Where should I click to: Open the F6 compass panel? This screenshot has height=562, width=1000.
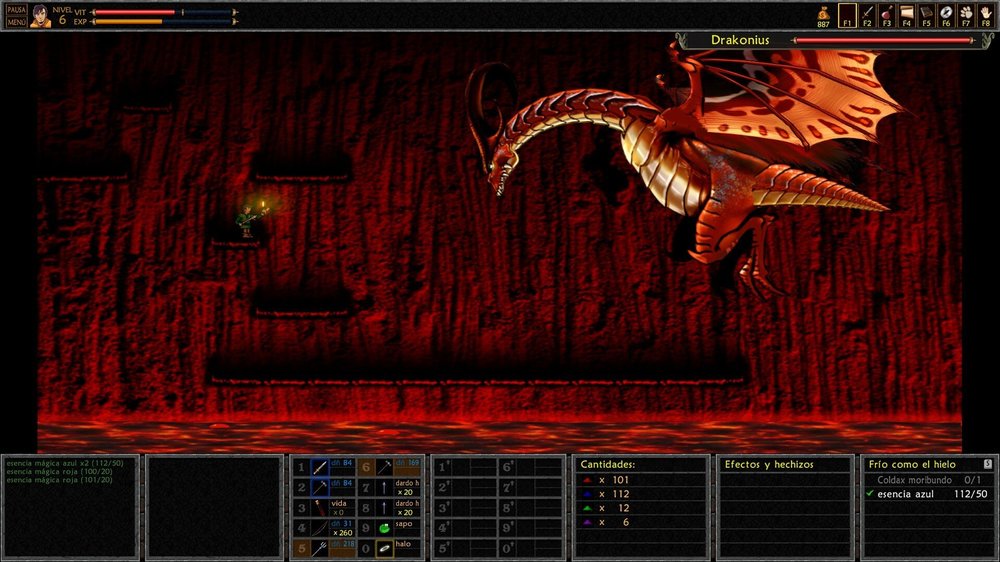point(946,14)
